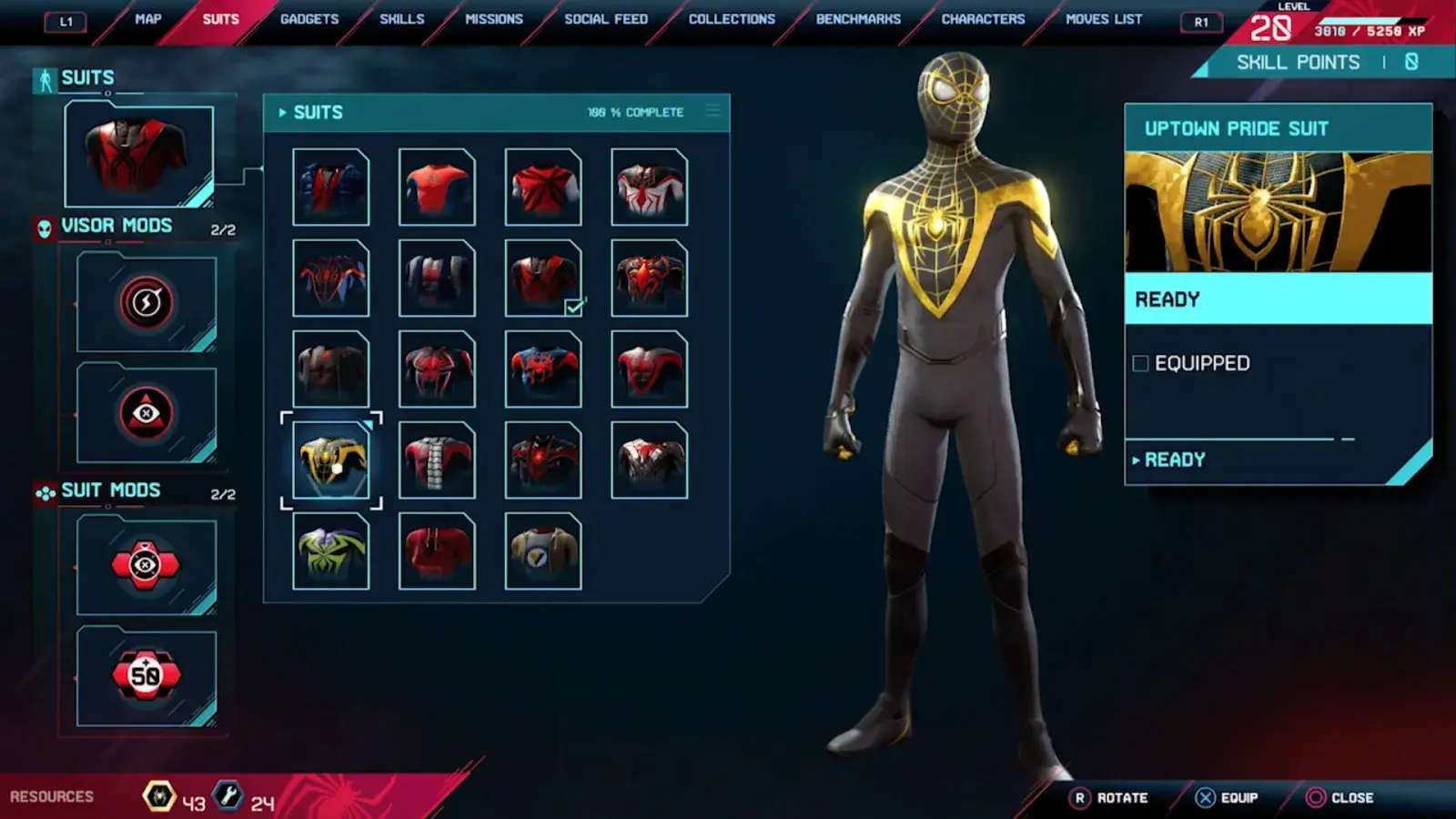View the Characters tab

coord(983,19)
